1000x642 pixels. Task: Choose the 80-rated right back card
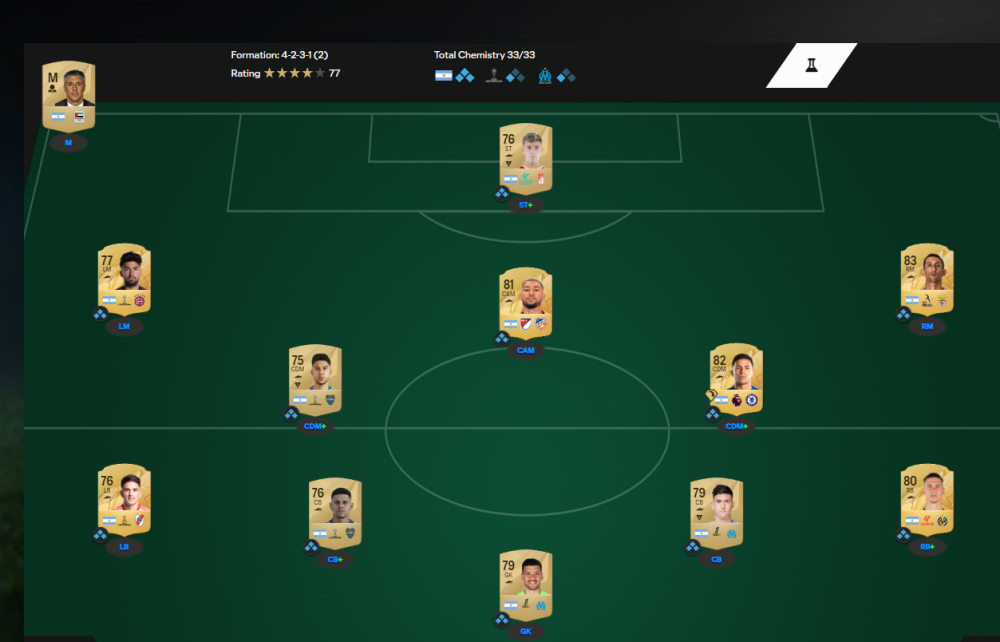(927, 499)
